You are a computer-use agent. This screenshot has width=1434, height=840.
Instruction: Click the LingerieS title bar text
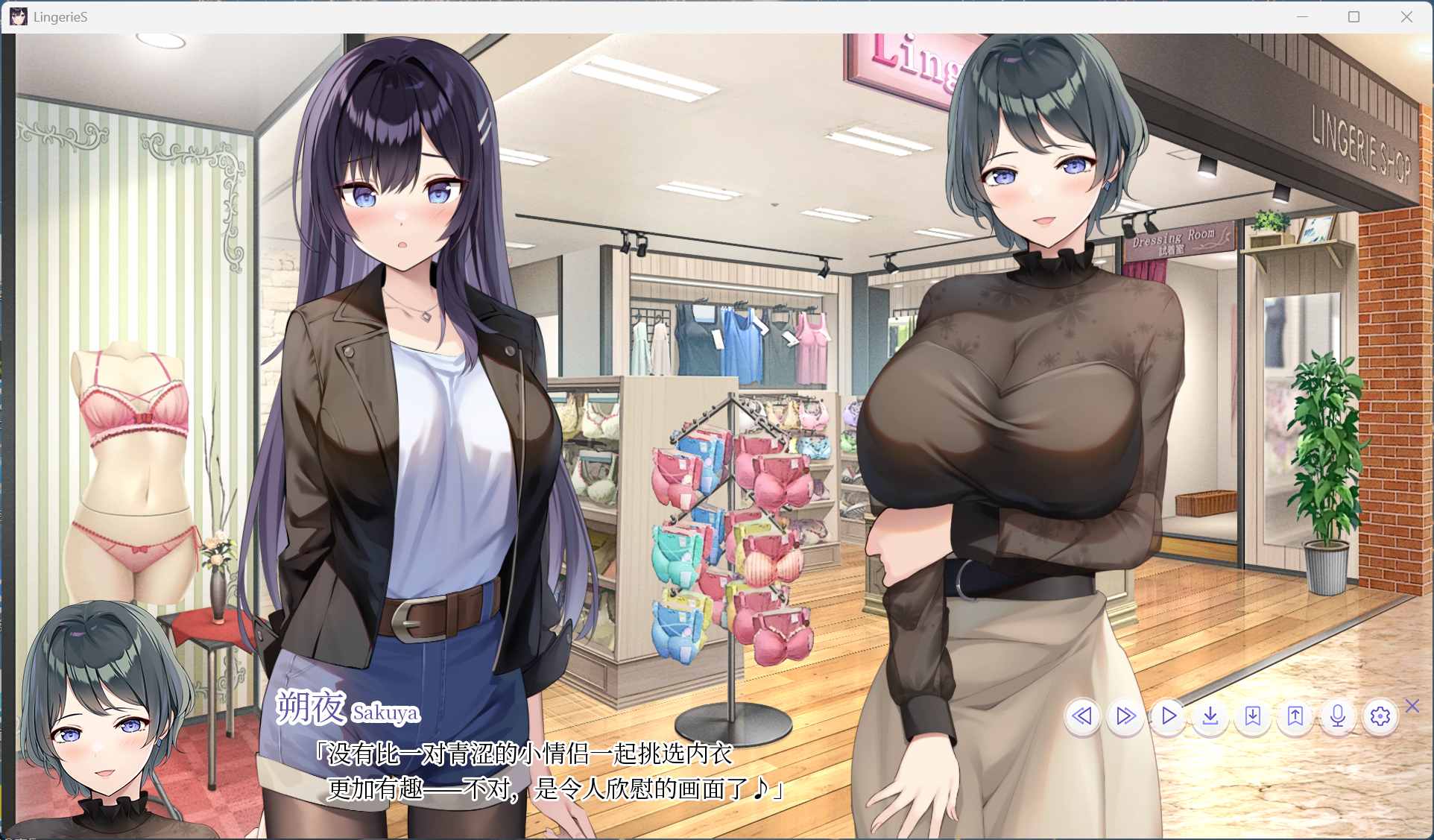coord(58,16)
